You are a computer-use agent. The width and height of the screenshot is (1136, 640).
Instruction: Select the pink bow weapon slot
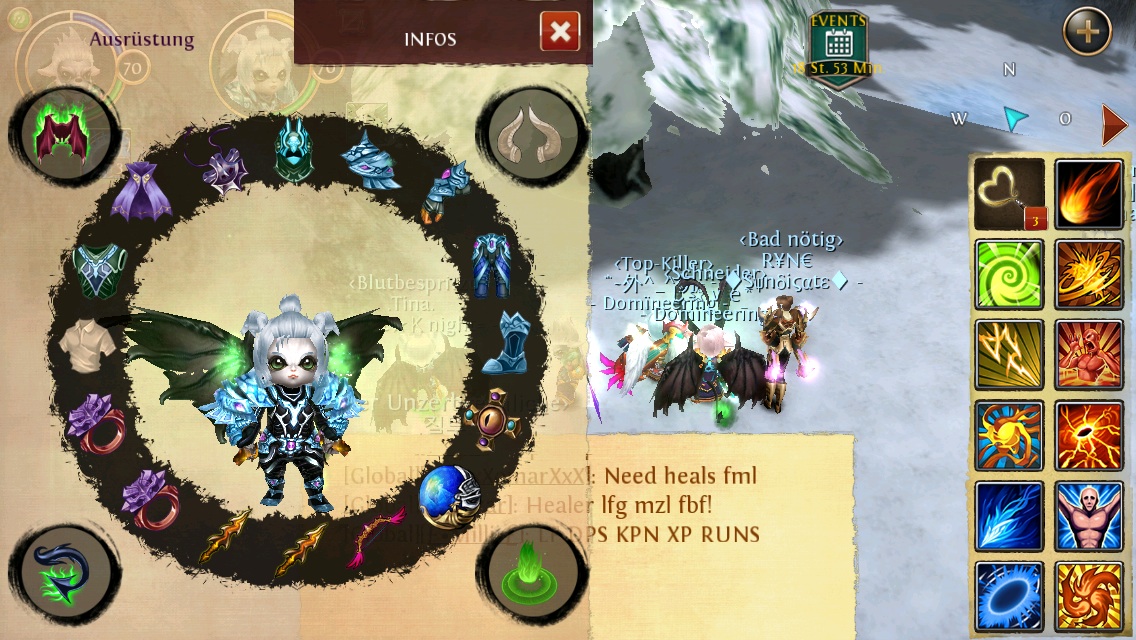click(x=375, y=537)
